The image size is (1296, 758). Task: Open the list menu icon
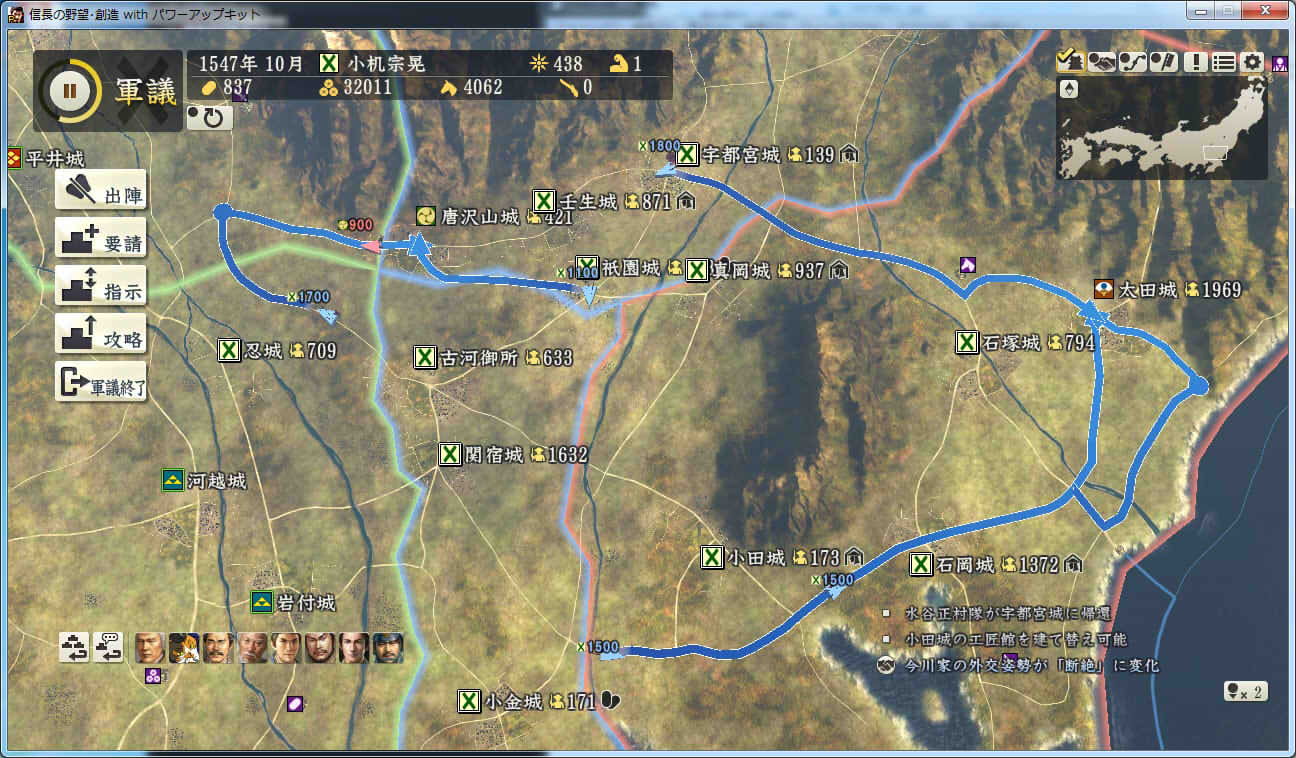pos(1223,62)
